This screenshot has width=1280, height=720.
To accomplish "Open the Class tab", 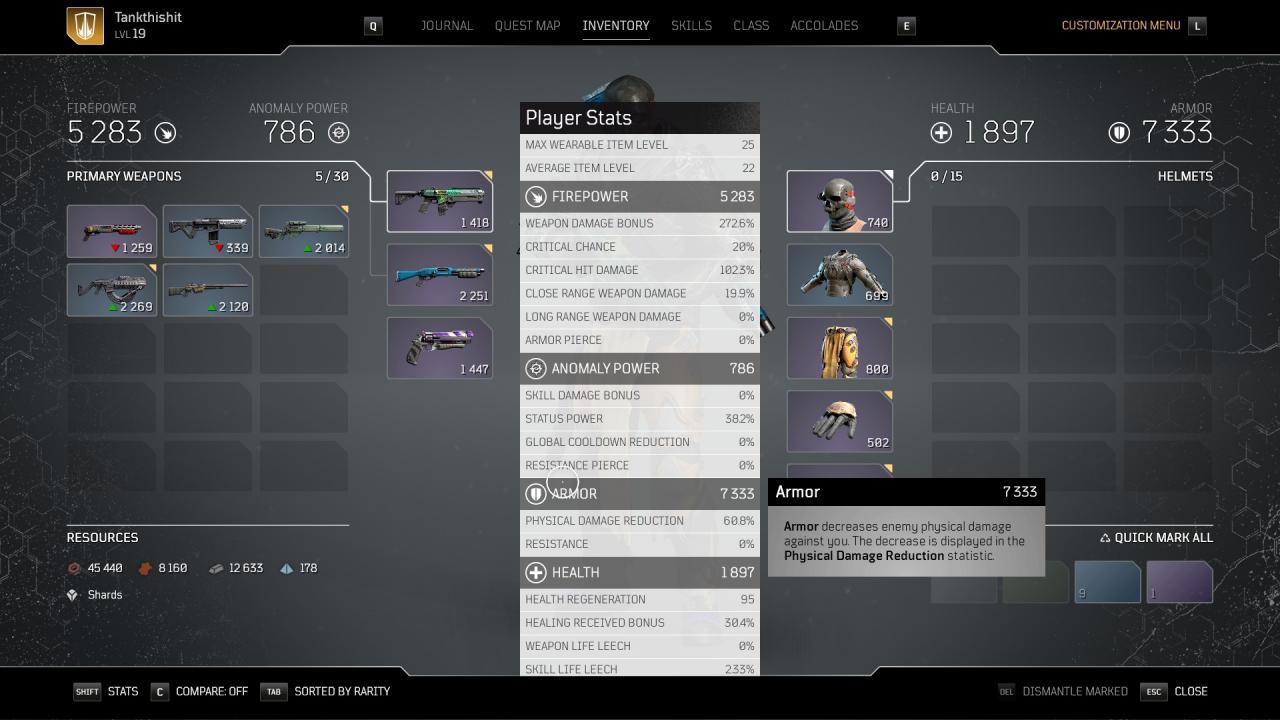I will [751, 25].
